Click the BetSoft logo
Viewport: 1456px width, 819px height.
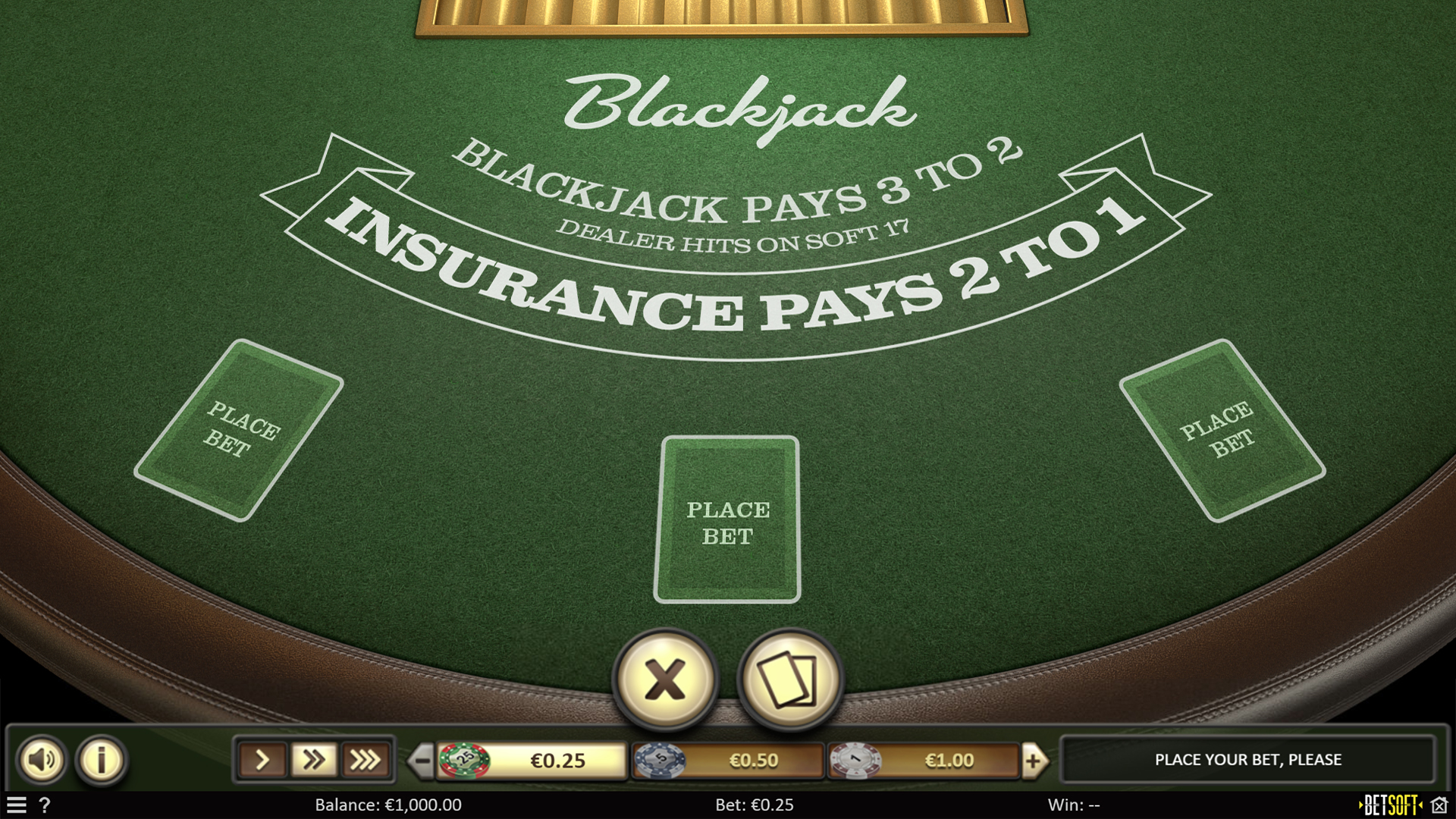click(x=1390, y=805)
